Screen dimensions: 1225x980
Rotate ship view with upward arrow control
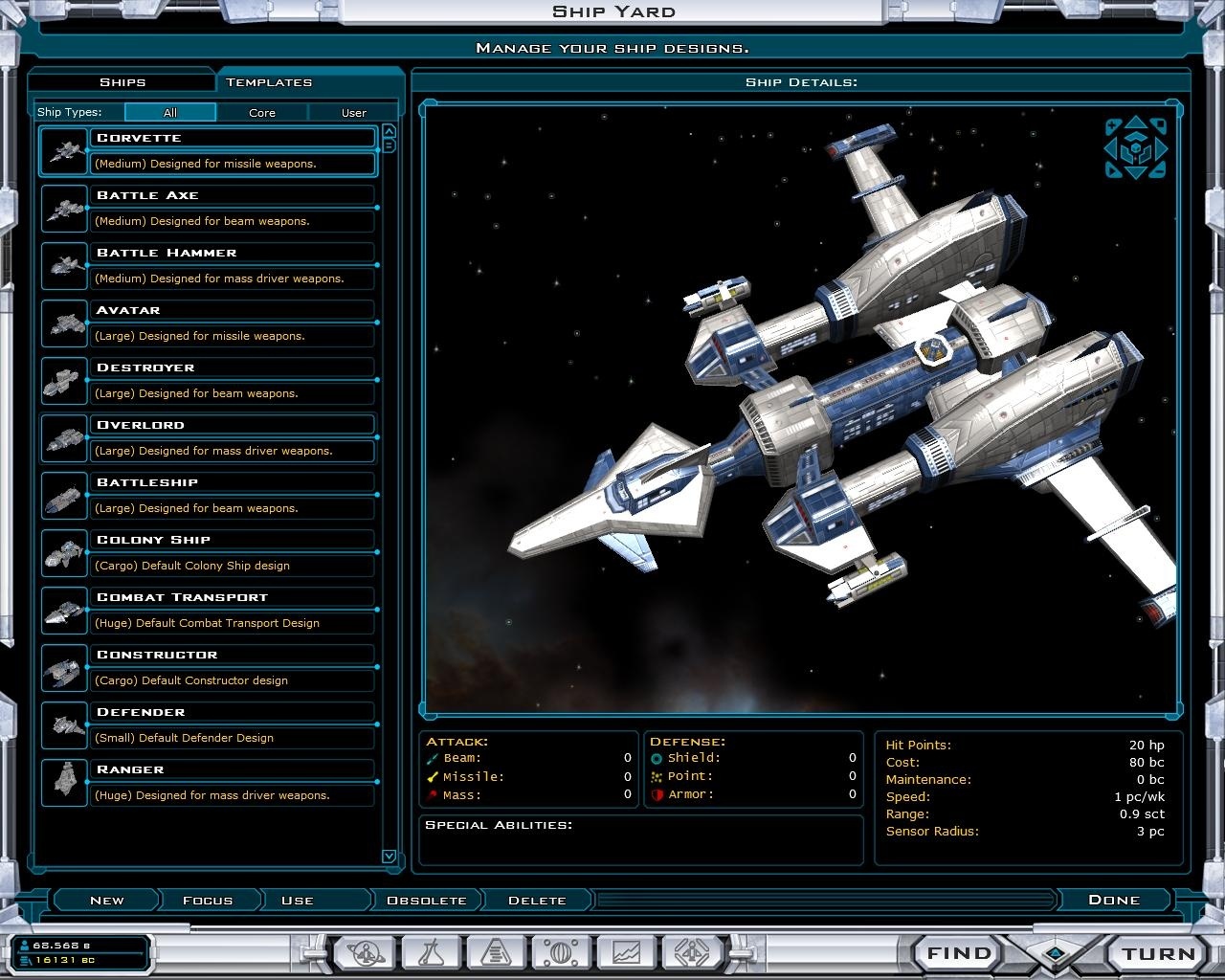(x=1136, y=122)
